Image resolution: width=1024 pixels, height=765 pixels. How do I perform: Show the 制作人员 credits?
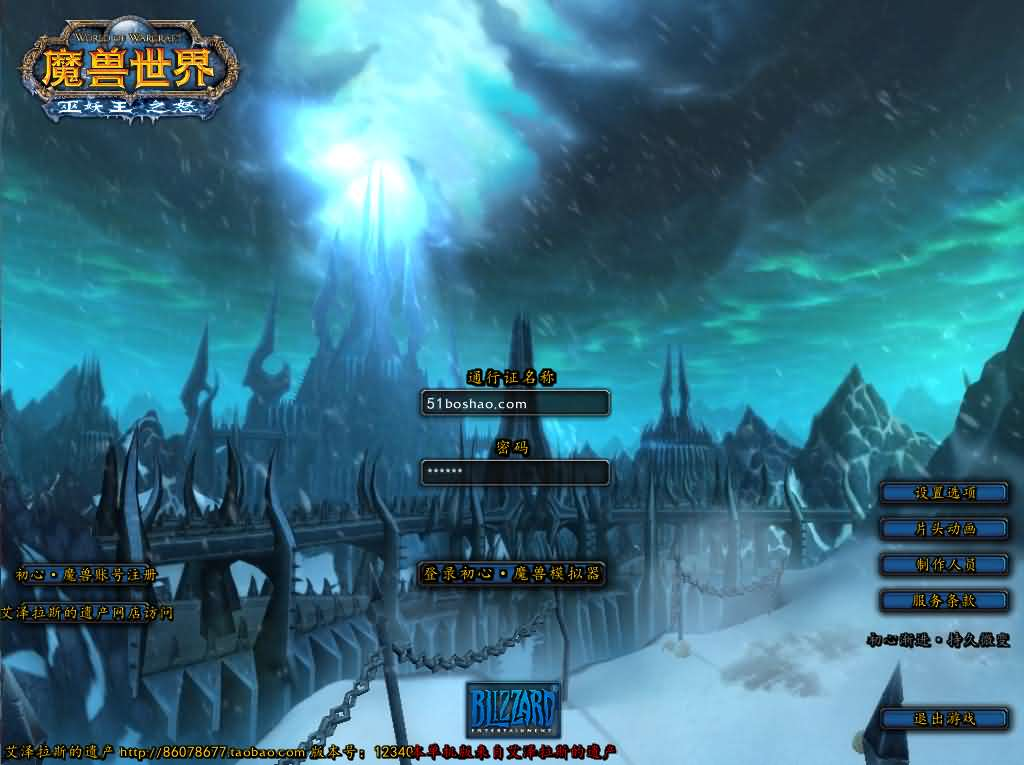point(944,564)
